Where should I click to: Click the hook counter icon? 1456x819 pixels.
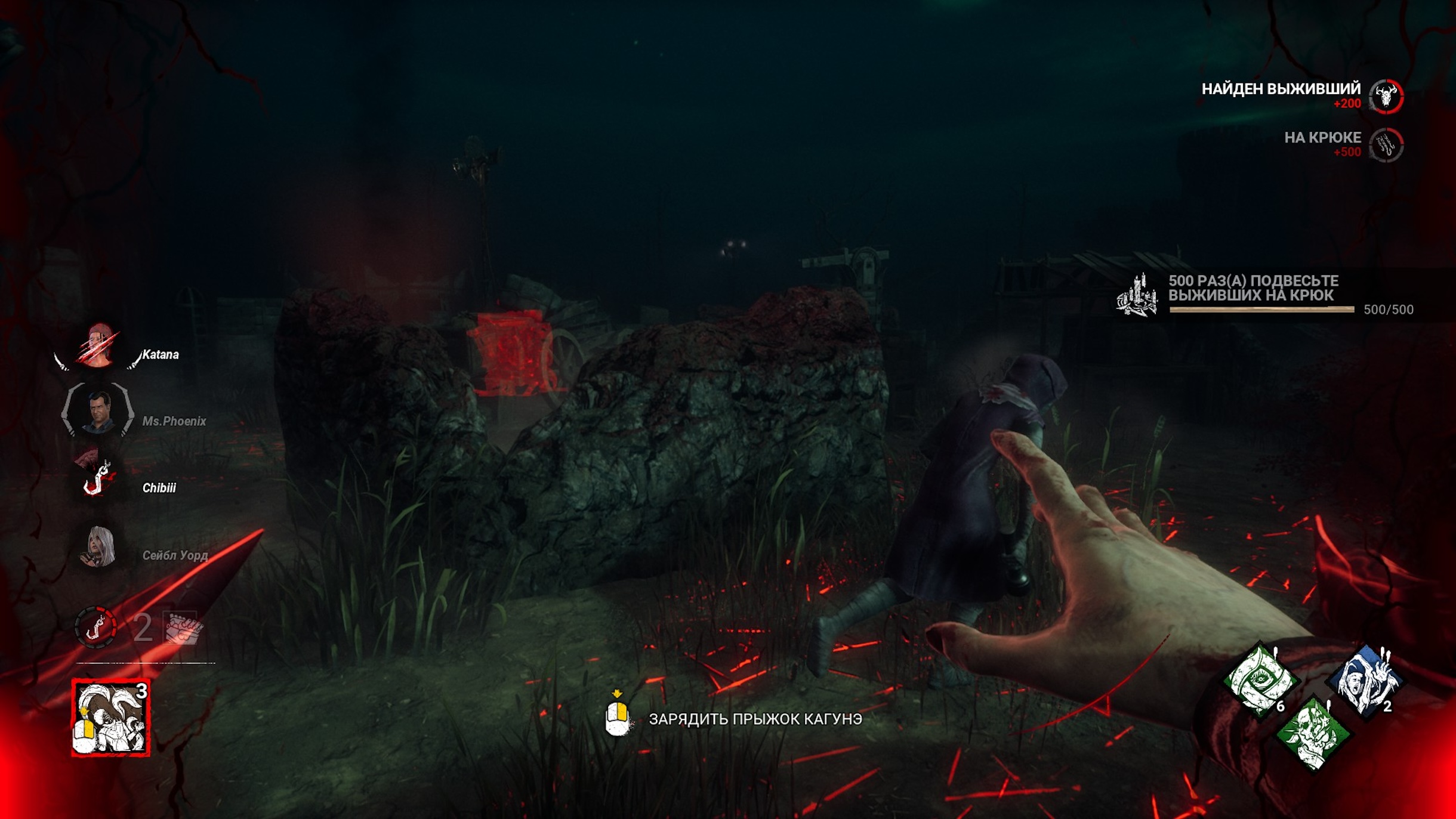96,627
